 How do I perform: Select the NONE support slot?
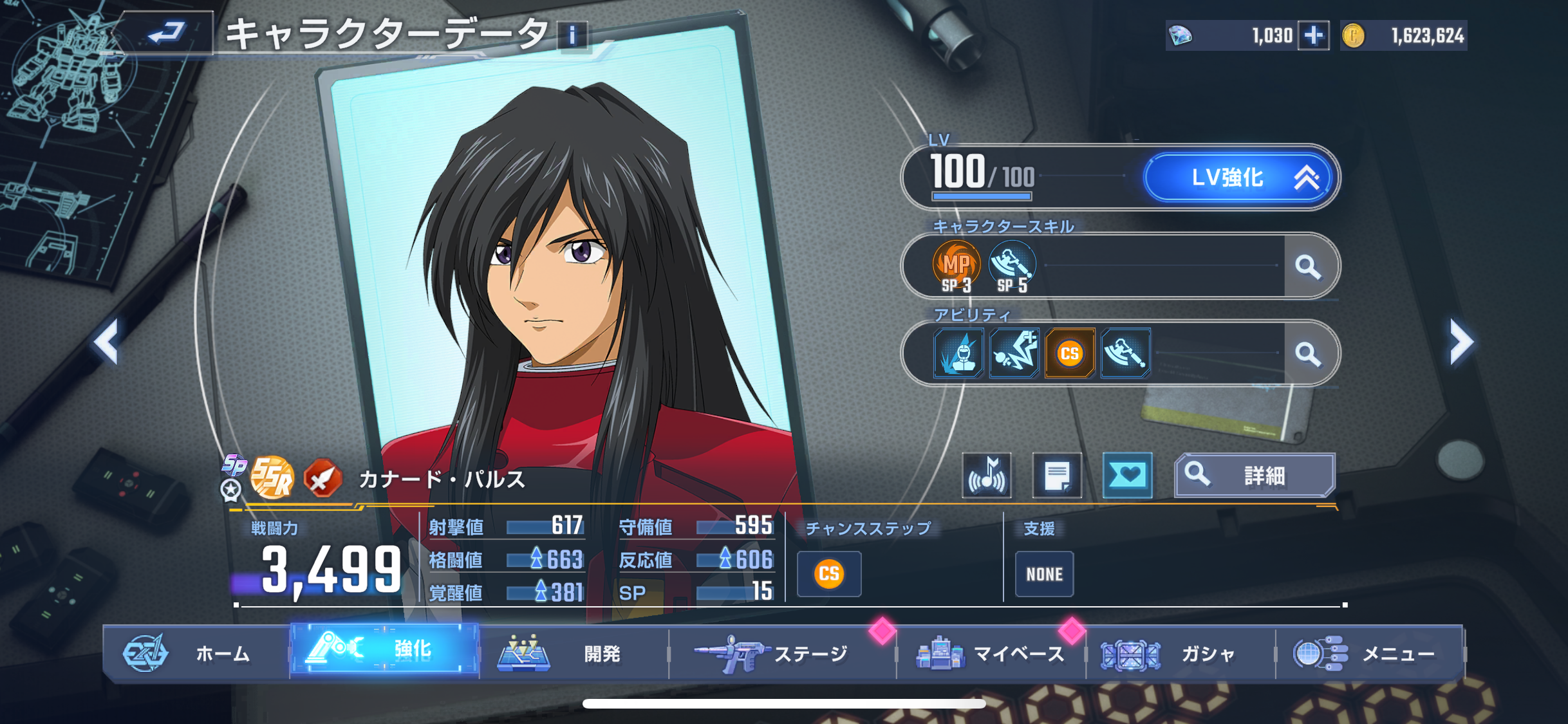[x=1044, y=573]
